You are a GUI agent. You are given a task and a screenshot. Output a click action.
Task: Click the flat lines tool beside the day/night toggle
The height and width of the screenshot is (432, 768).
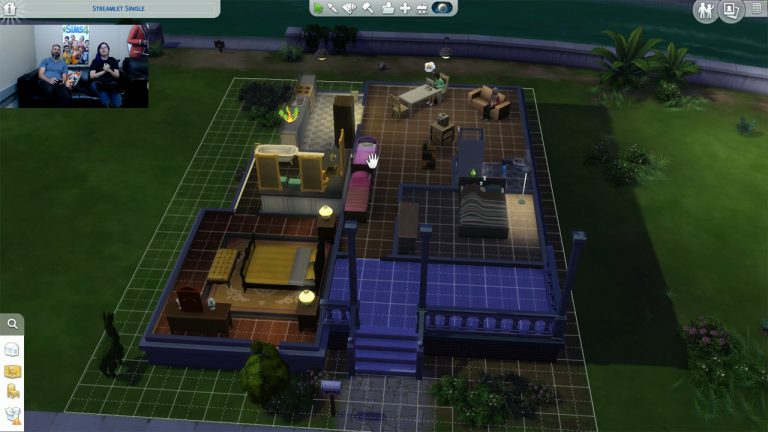click(422, 8)
